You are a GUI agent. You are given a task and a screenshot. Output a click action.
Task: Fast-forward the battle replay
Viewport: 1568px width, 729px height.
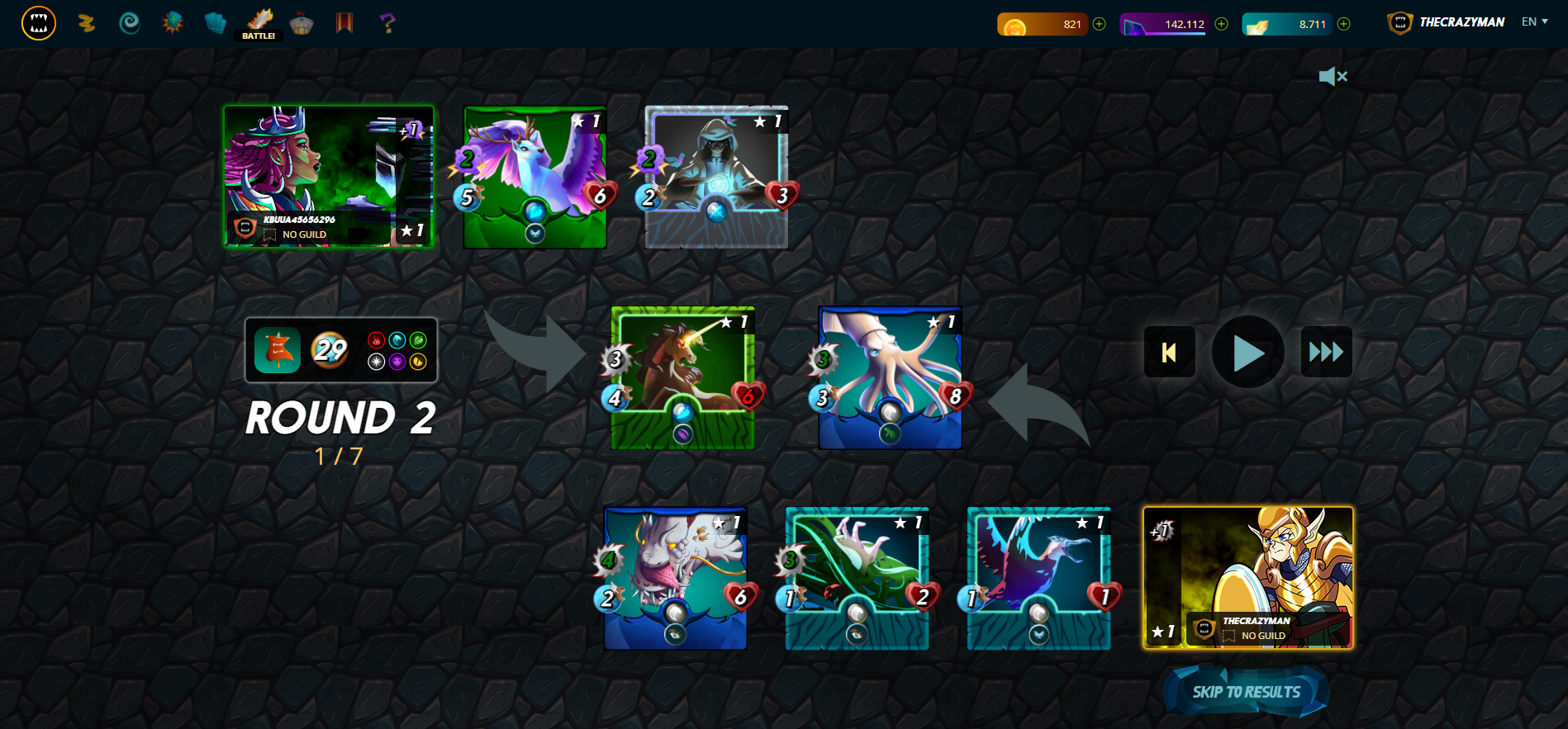point(1326,352)
